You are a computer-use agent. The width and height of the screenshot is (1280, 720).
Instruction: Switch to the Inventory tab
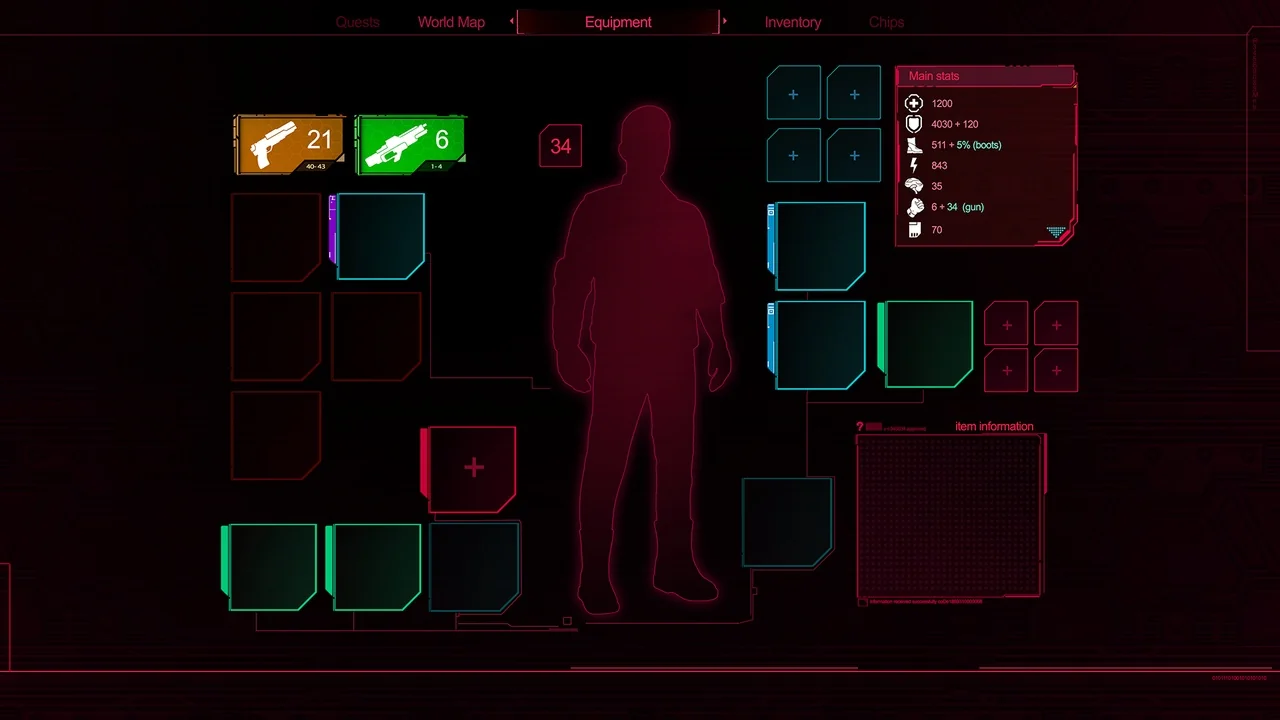click(x=792, y=21)
